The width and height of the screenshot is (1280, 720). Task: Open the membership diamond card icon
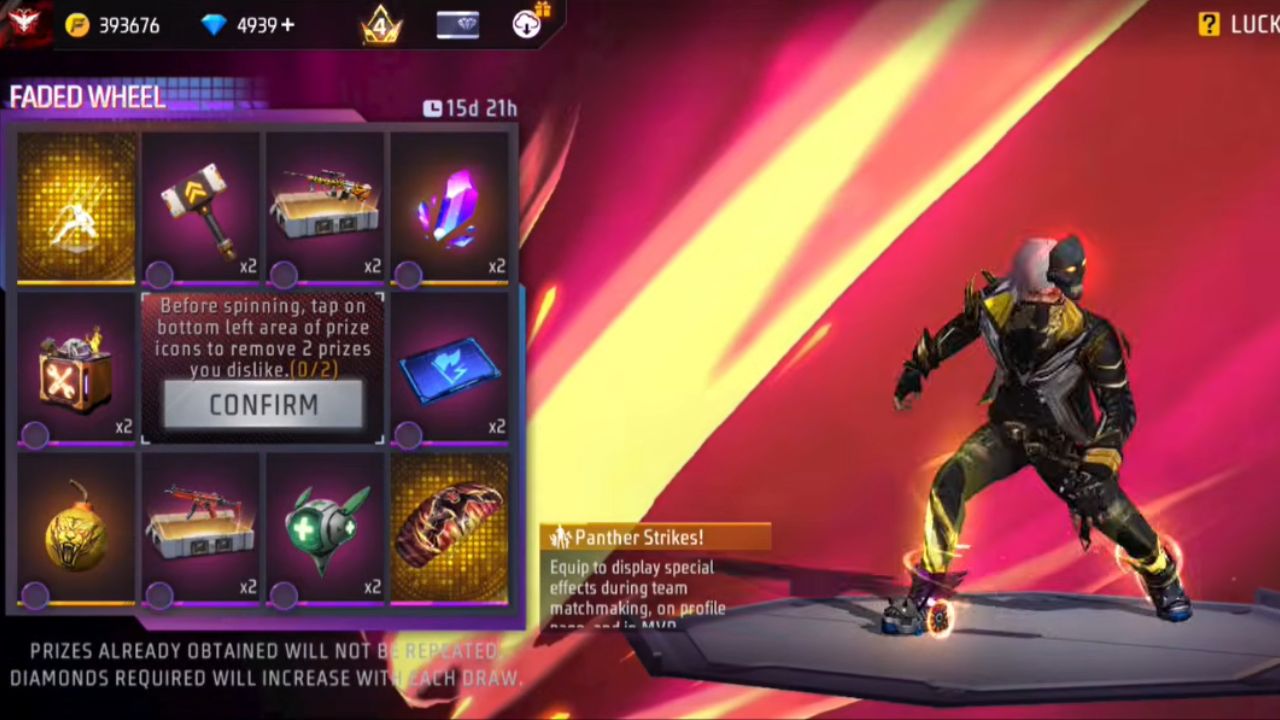pos(457,25)
